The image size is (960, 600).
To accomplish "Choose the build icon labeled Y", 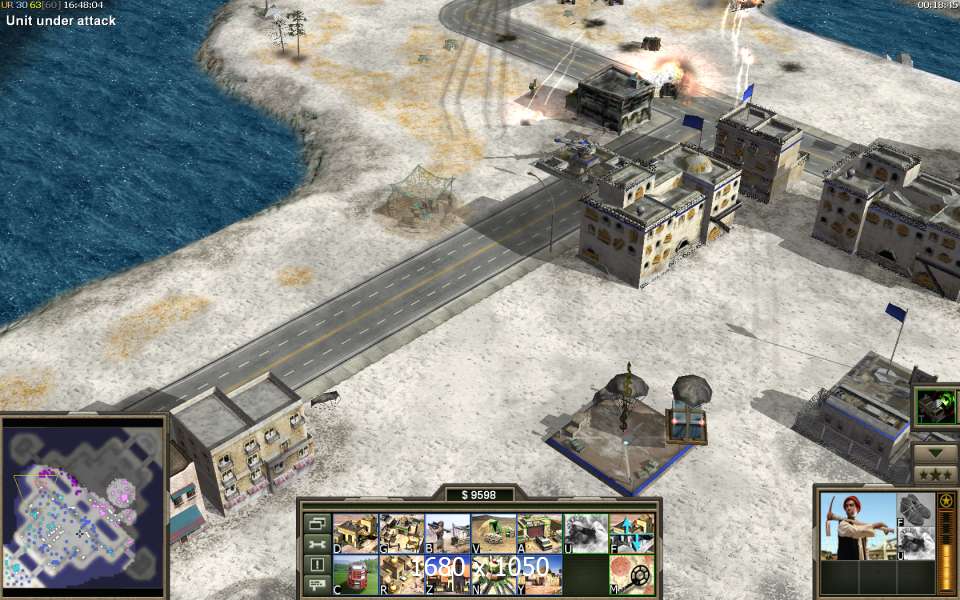I will click(x=539, y=574).
